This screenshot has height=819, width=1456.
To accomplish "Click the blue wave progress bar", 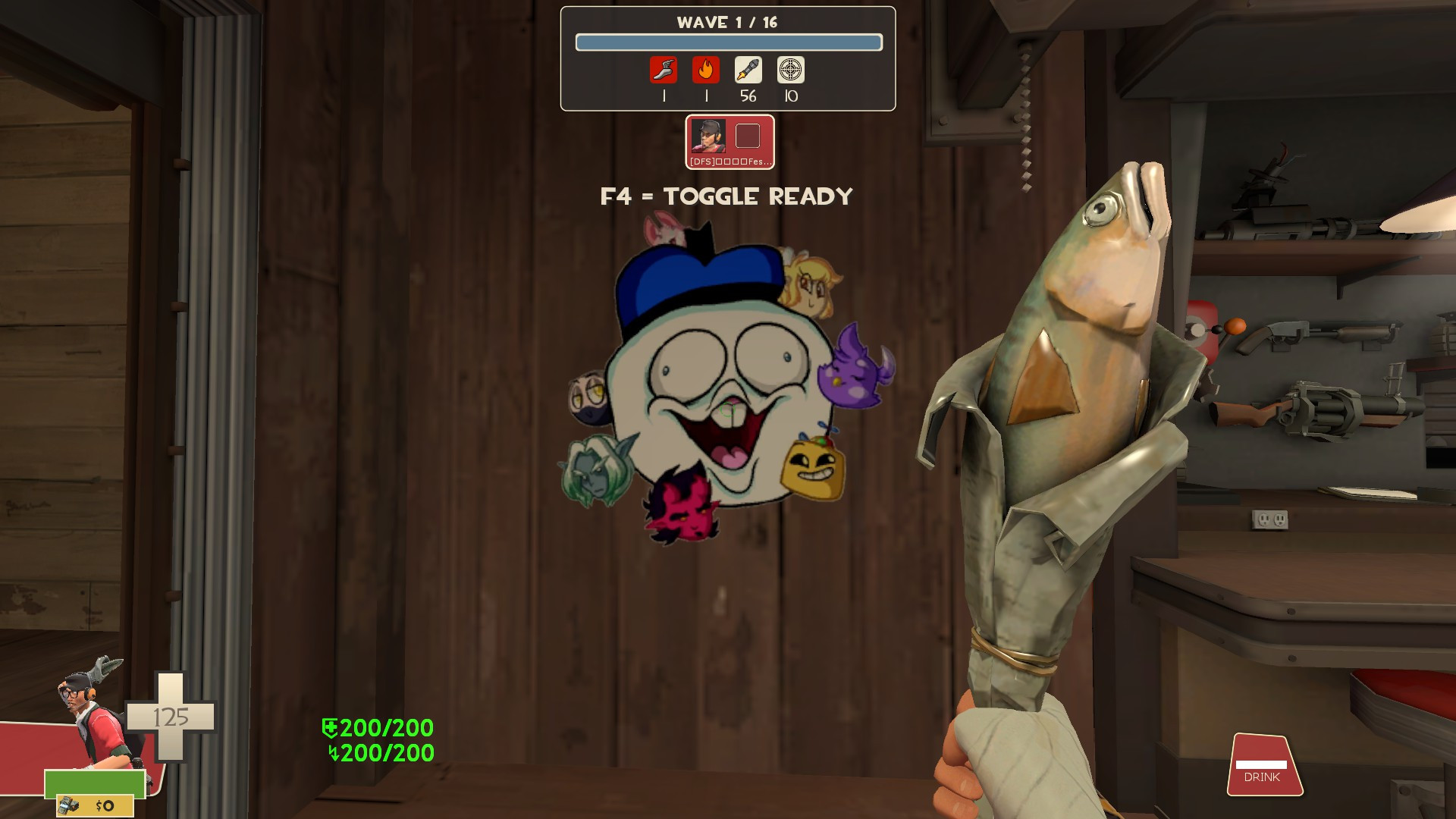I will [x=728, y=43].
